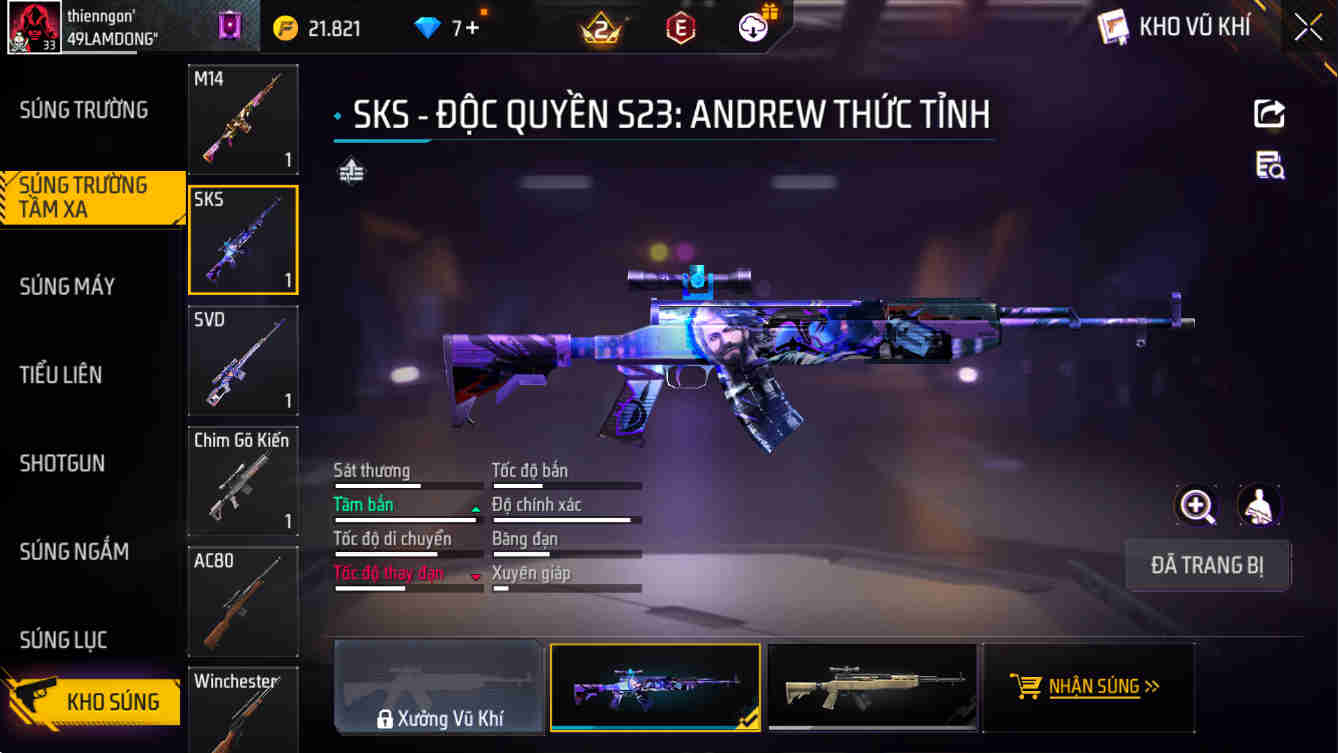Collapse the Tốc độ thay đạn stat arrow

(474, 577)
